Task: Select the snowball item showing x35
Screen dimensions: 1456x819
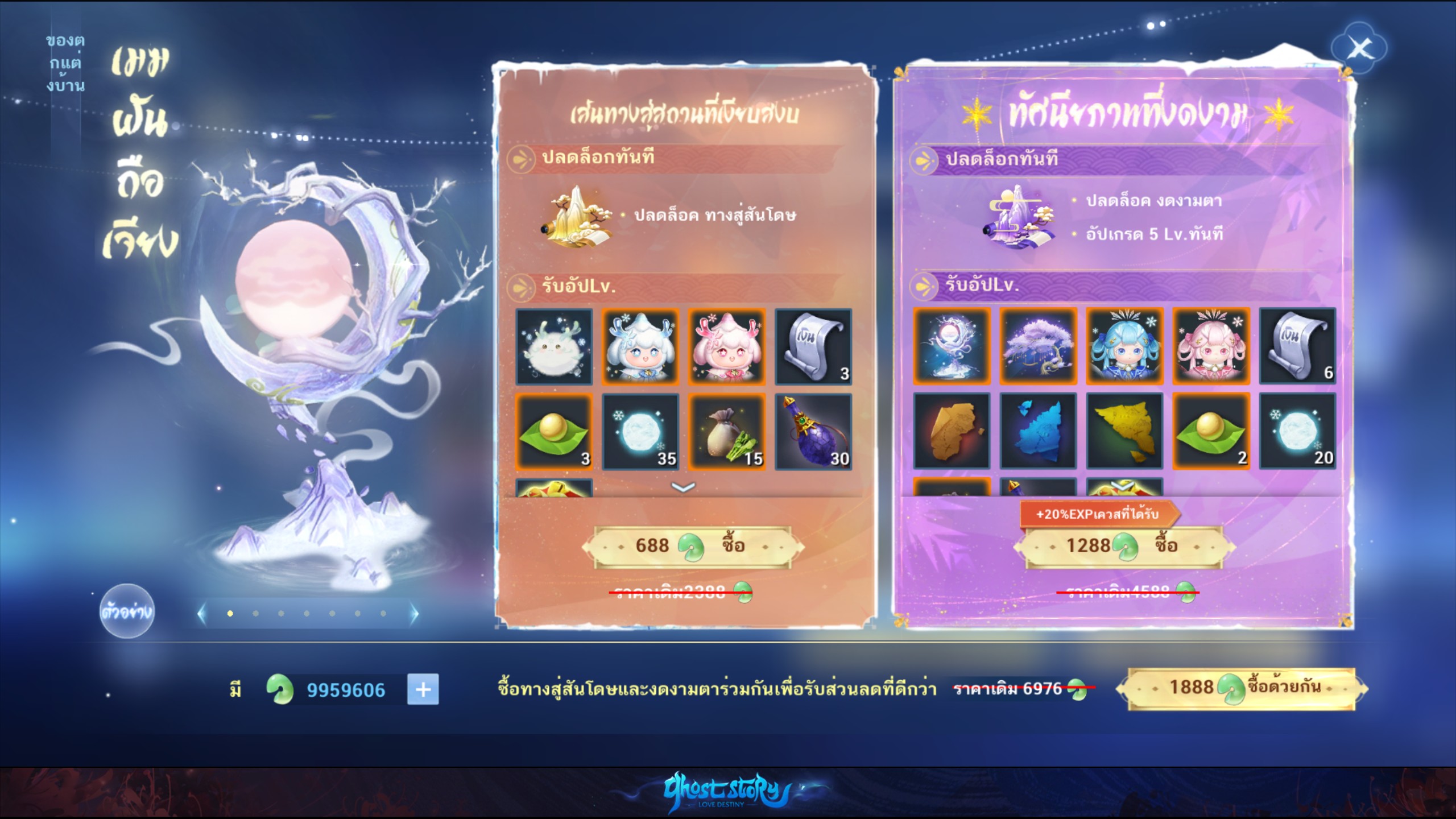Action: 641,432
